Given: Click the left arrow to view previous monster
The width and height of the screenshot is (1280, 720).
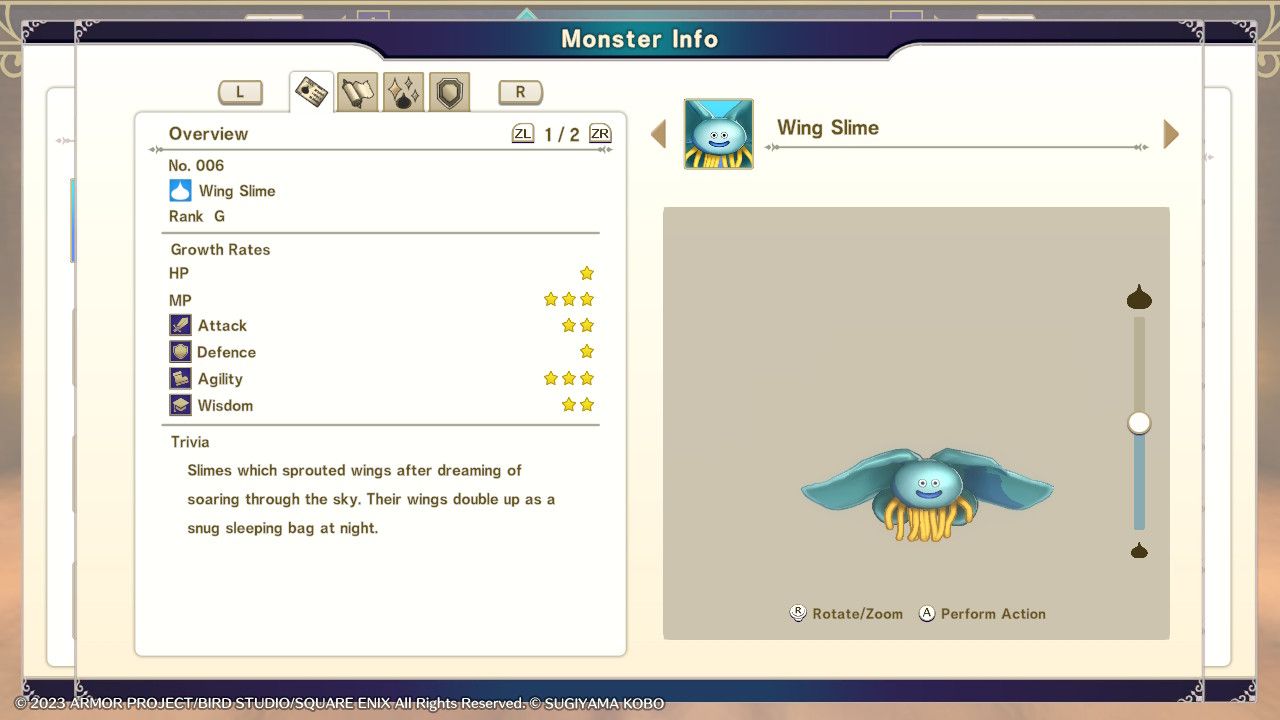Looking at the screenshot, I should pyautogui.click(x=659, y=133).
